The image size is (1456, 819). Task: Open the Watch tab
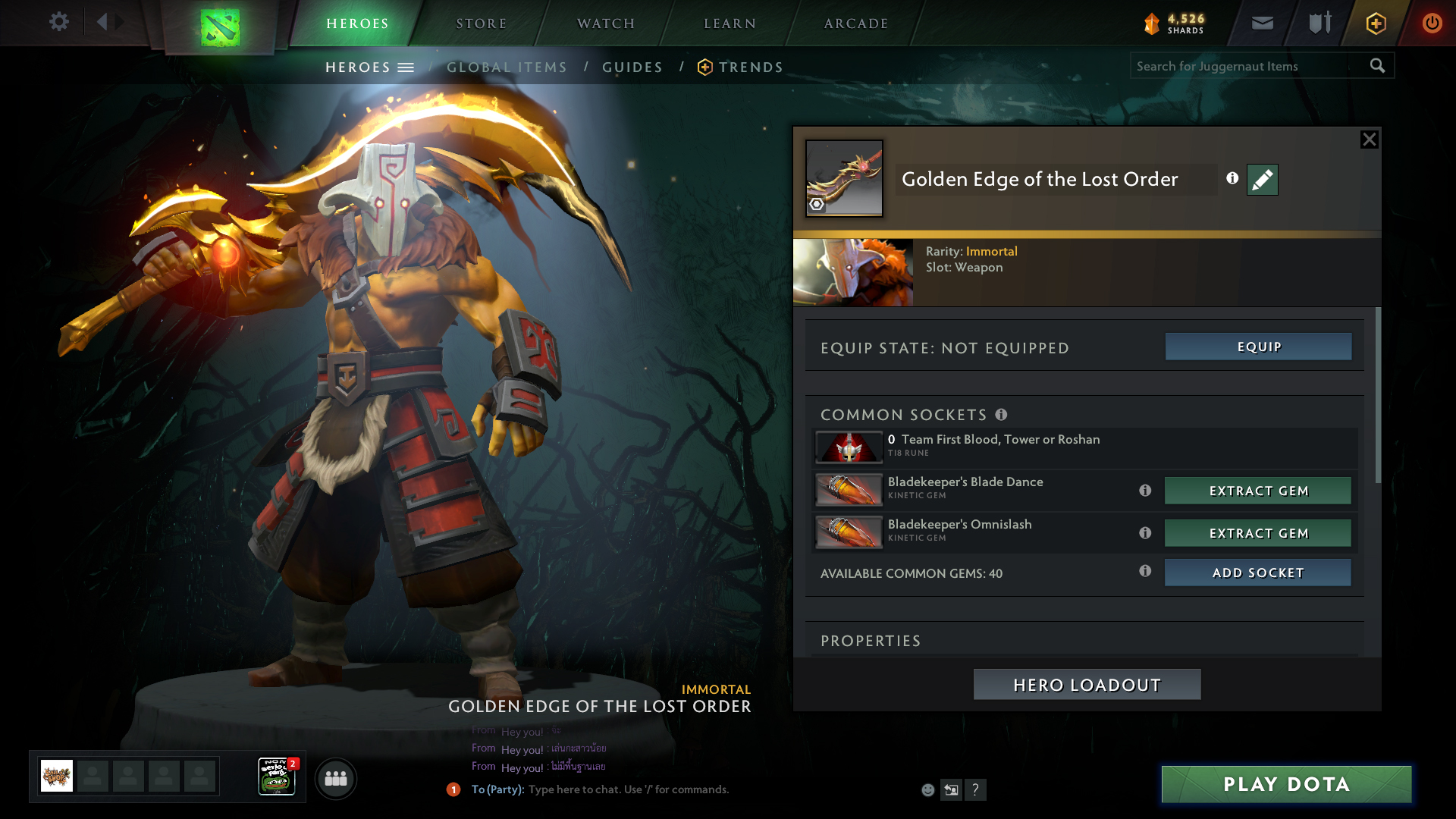click(x=606, y=24)
